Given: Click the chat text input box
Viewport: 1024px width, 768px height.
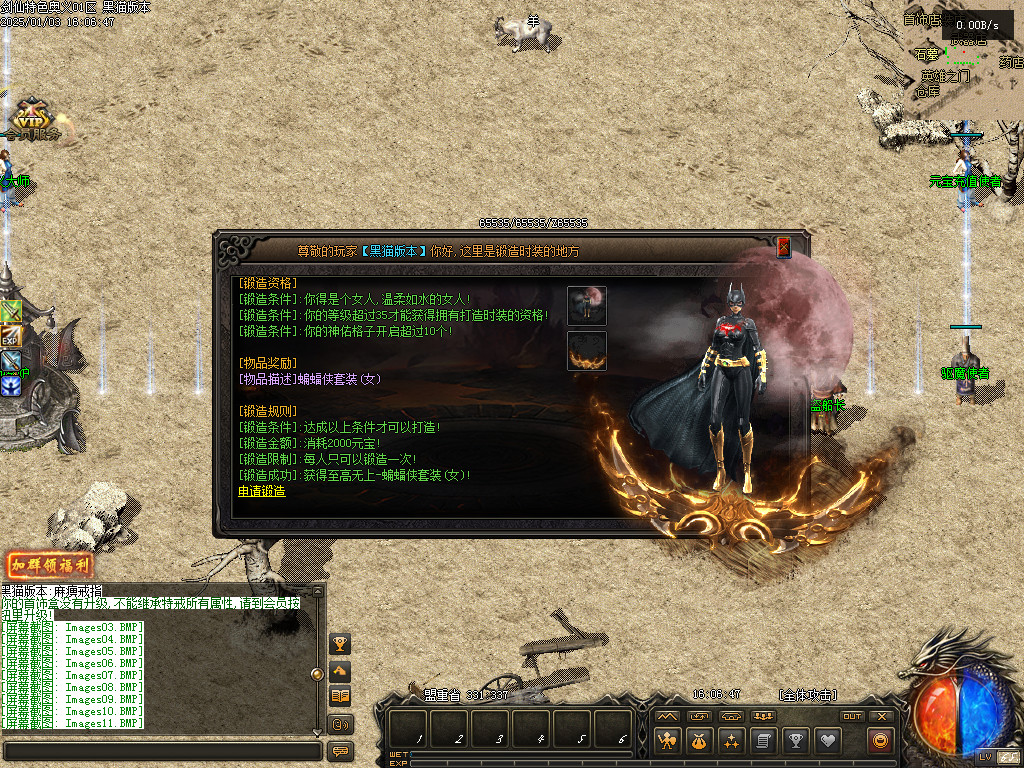Looking at the screenshot, I should 160,750.
